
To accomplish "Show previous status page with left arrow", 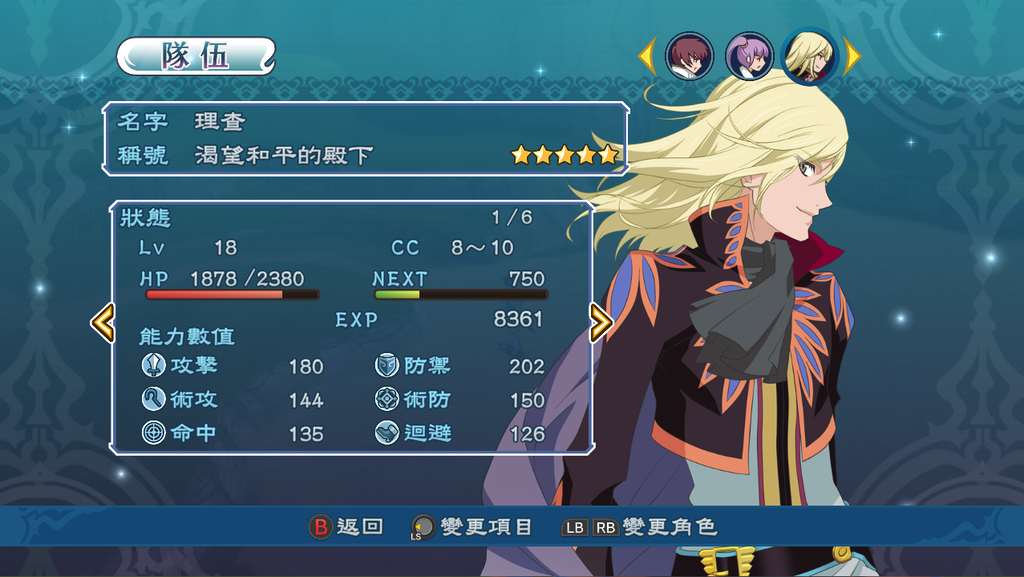I will [102, 322].
